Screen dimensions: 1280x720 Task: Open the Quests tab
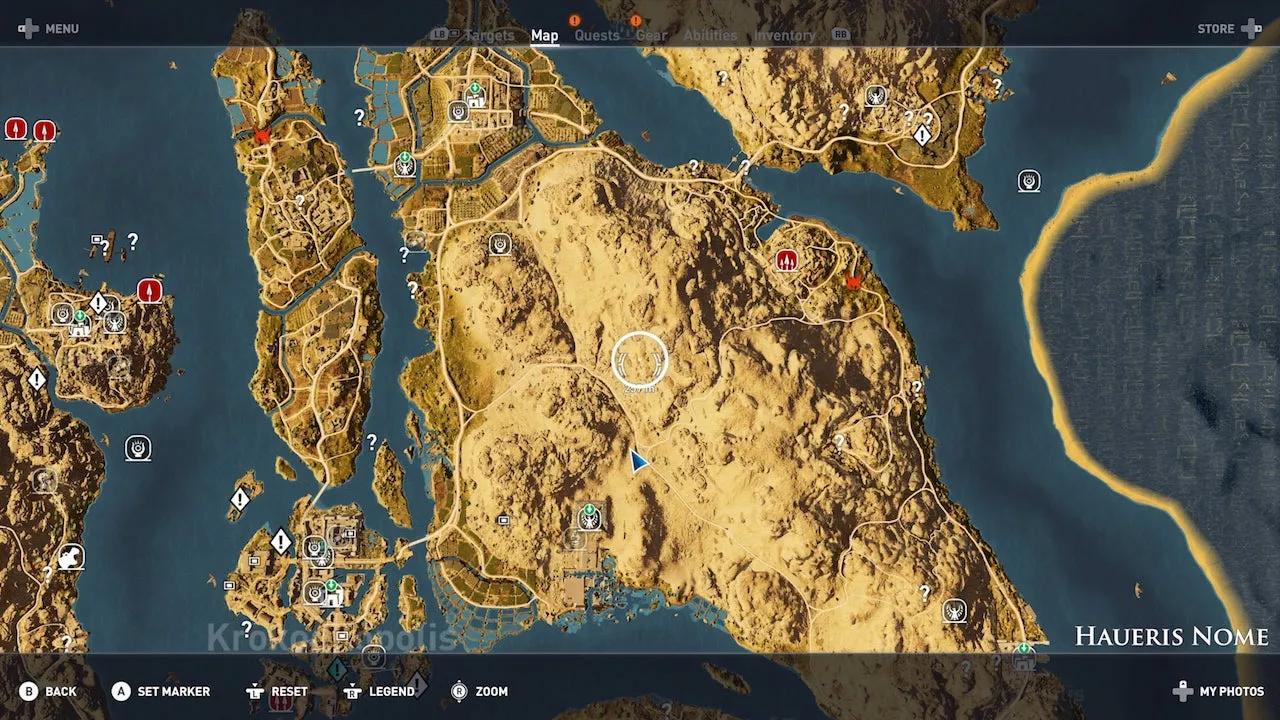[597, 36]
